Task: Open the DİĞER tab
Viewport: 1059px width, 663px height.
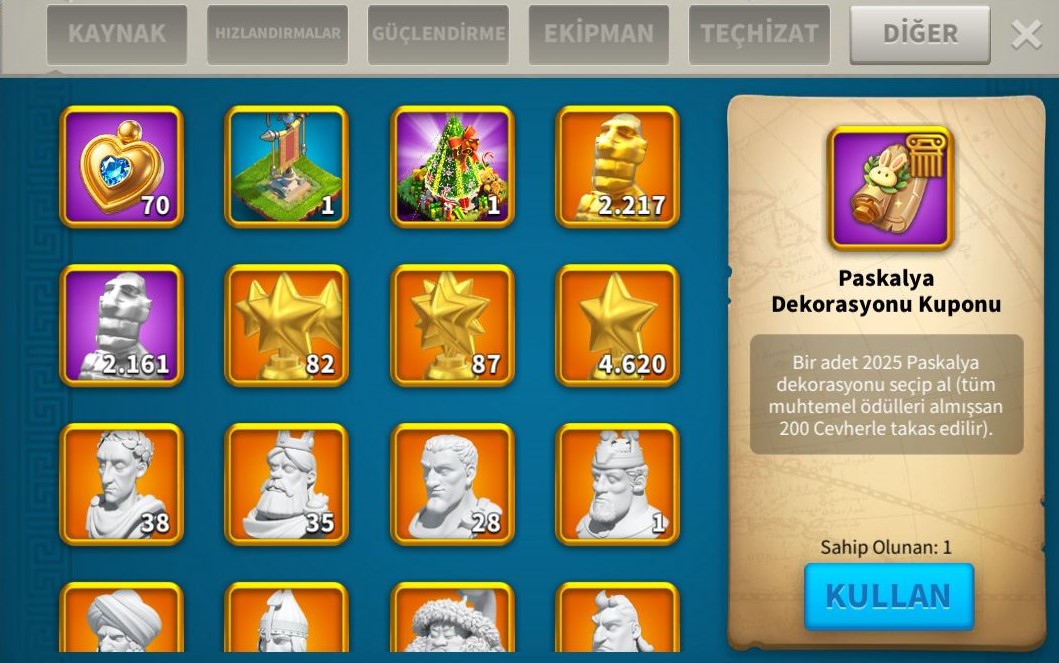Action: coord(919,34)
